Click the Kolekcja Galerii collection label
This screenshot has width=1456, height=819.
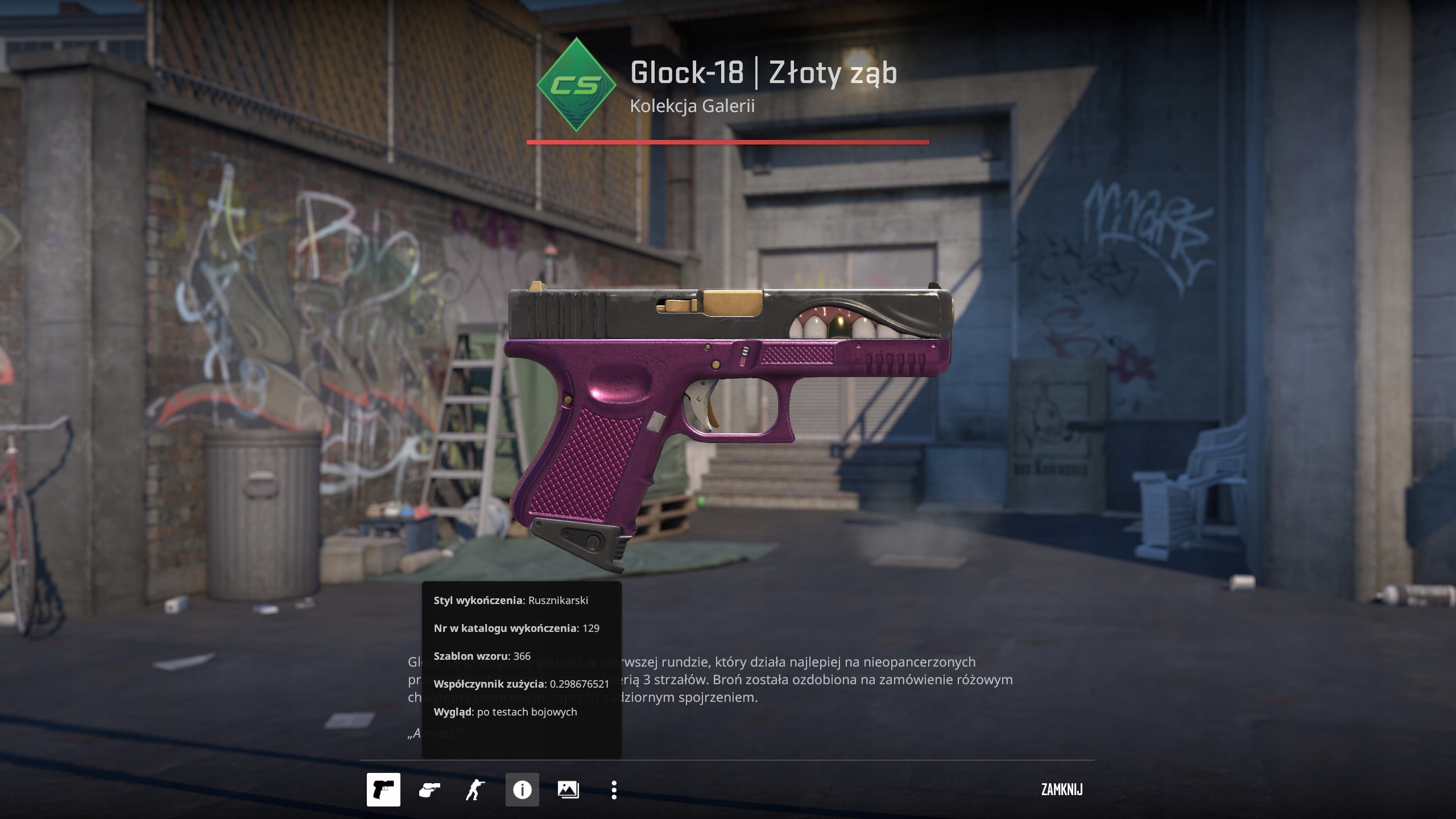693,106
